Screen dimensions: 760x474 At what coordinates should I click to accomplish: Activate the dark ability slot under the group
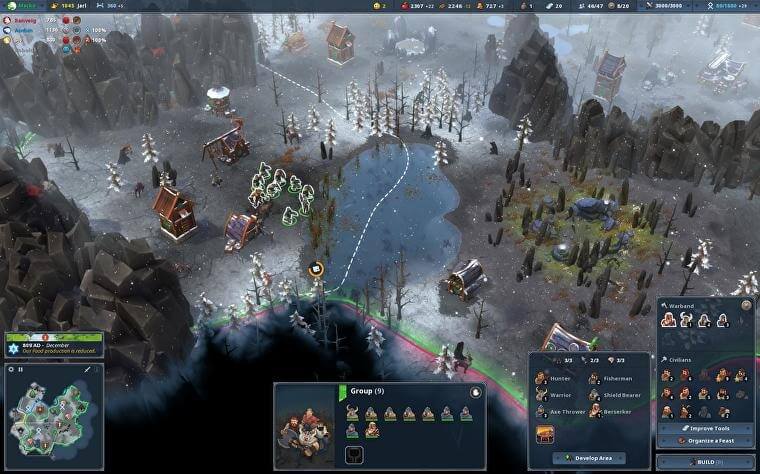[353, 455]
